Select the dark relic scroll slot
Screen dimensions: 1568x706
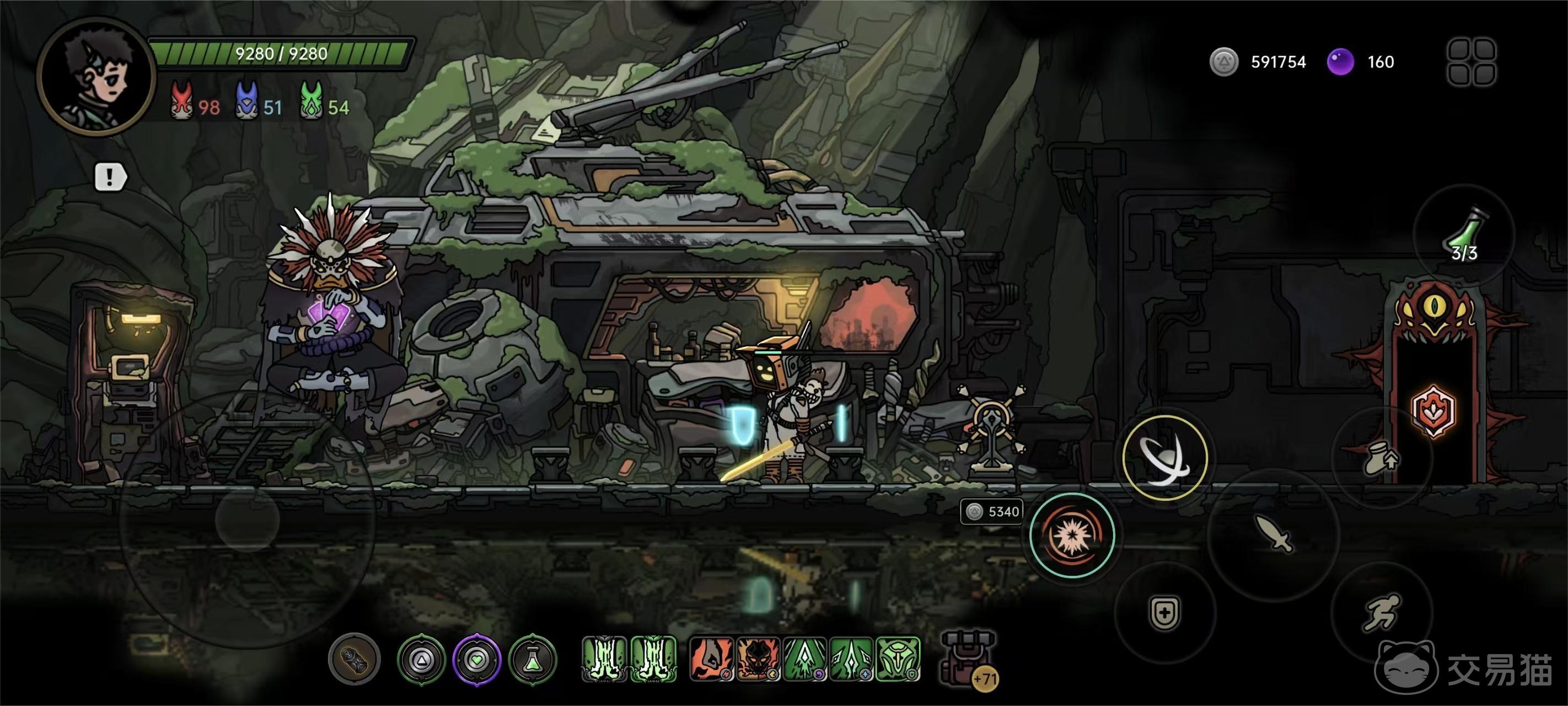coord(355,659)
